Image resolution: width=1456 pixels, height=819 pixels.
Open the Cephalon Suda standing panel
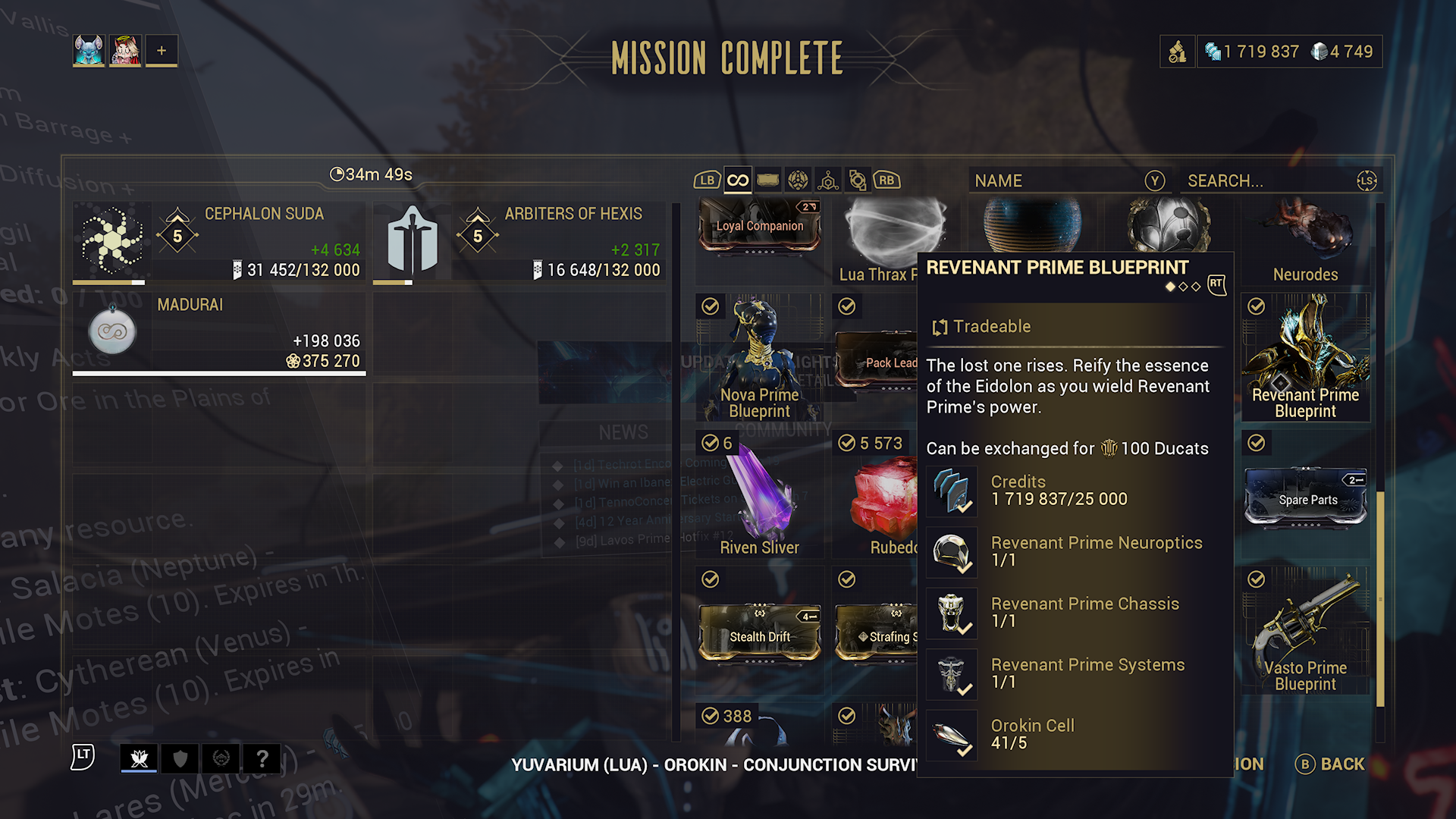tap(218, 243)
